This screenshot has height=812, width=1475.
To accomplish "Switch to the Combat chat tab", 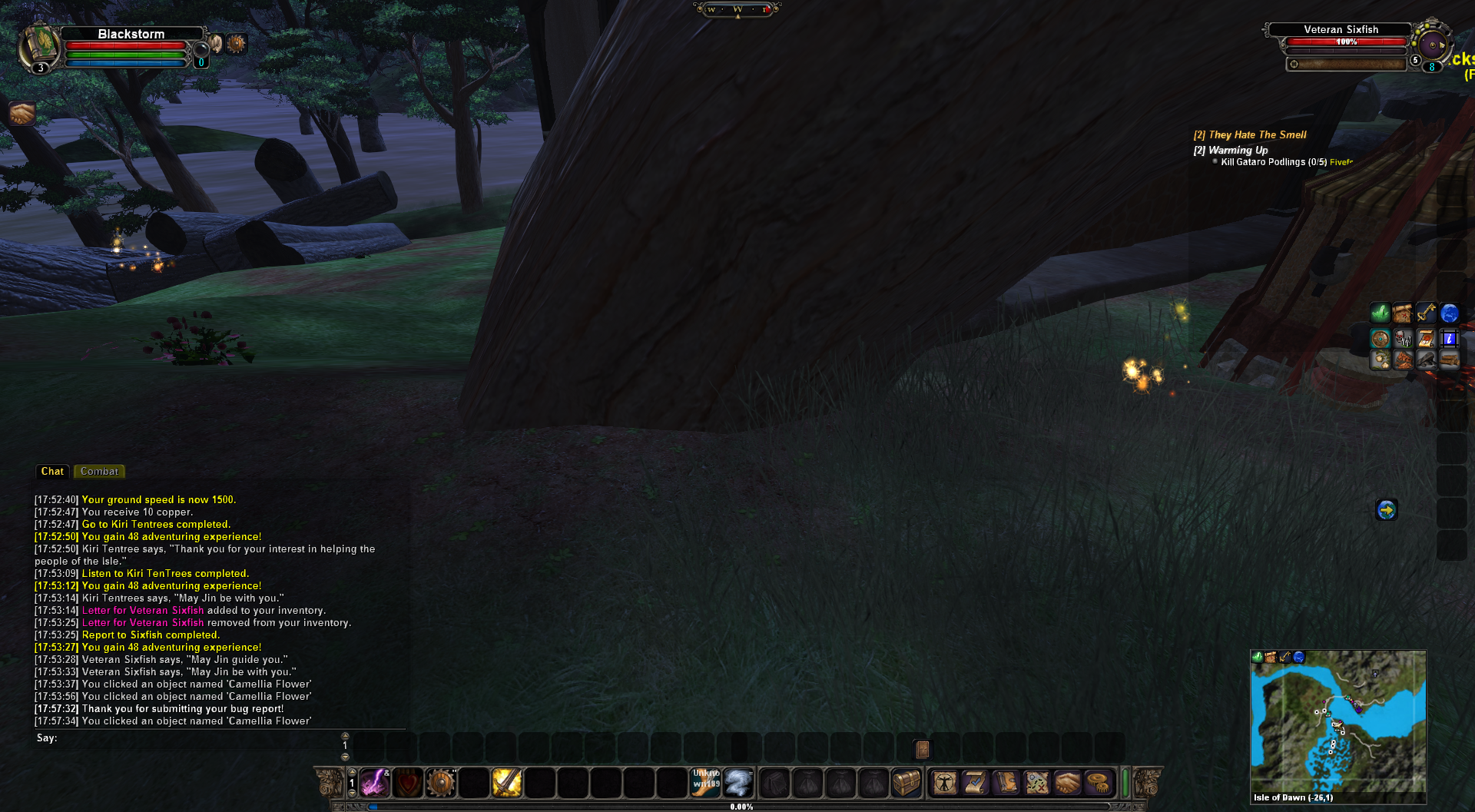I will [x=99, y=472].
